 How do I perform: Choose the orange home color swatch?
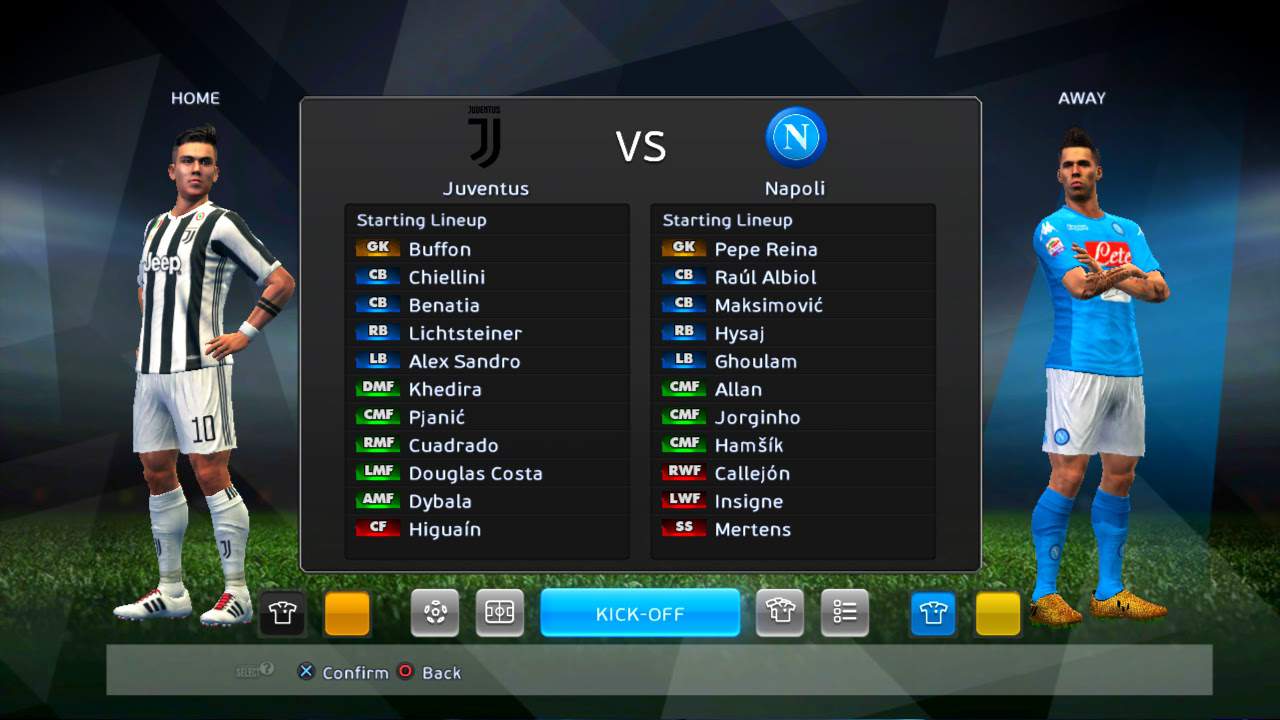click(x=347, y=613)
